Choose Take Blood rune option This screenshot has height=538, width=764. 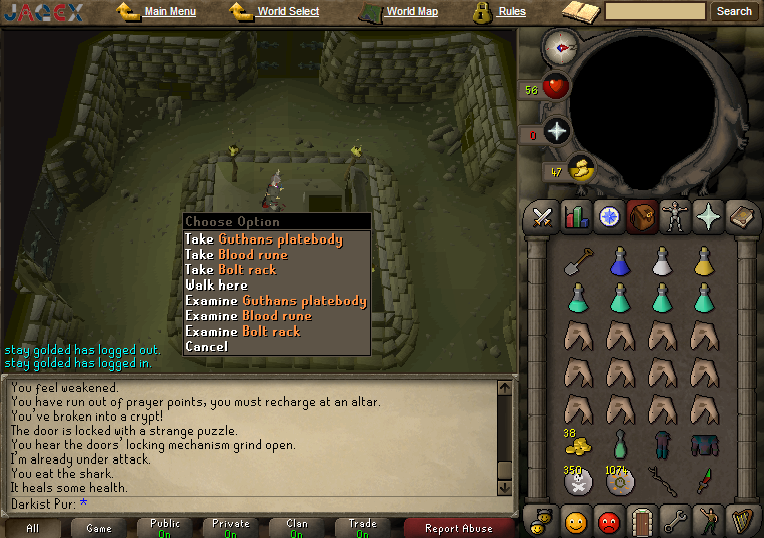[236, 254]
